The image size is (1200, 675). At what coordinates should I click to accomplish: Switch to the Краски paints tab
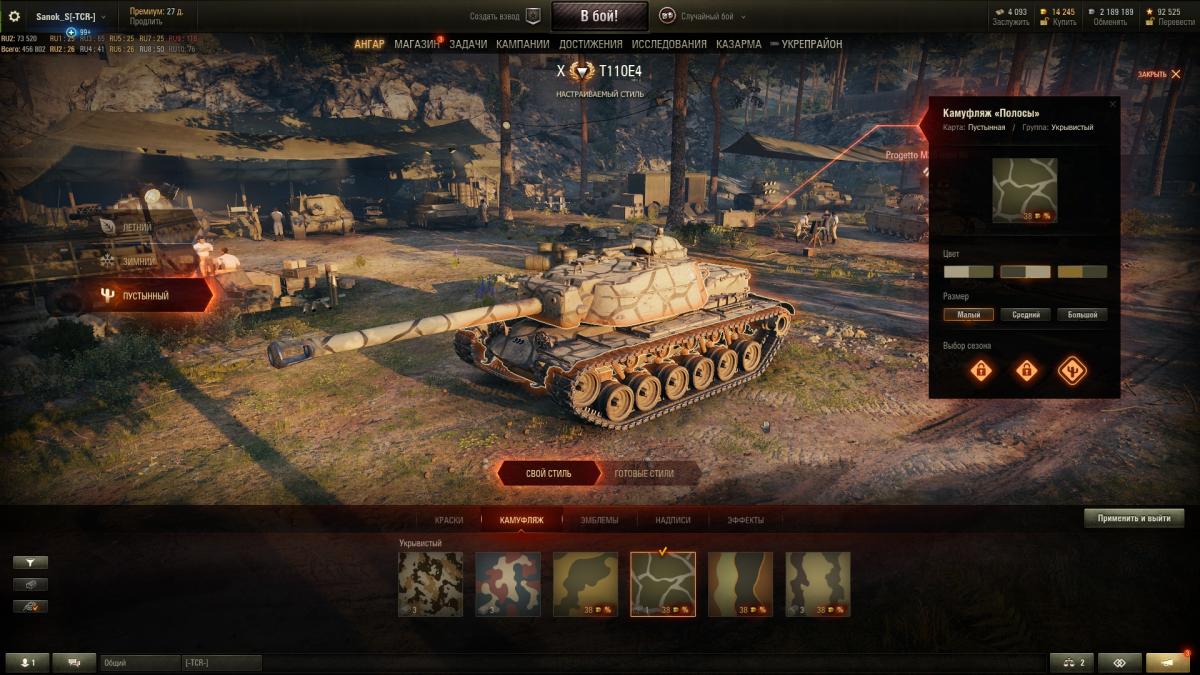click(449, 520)
